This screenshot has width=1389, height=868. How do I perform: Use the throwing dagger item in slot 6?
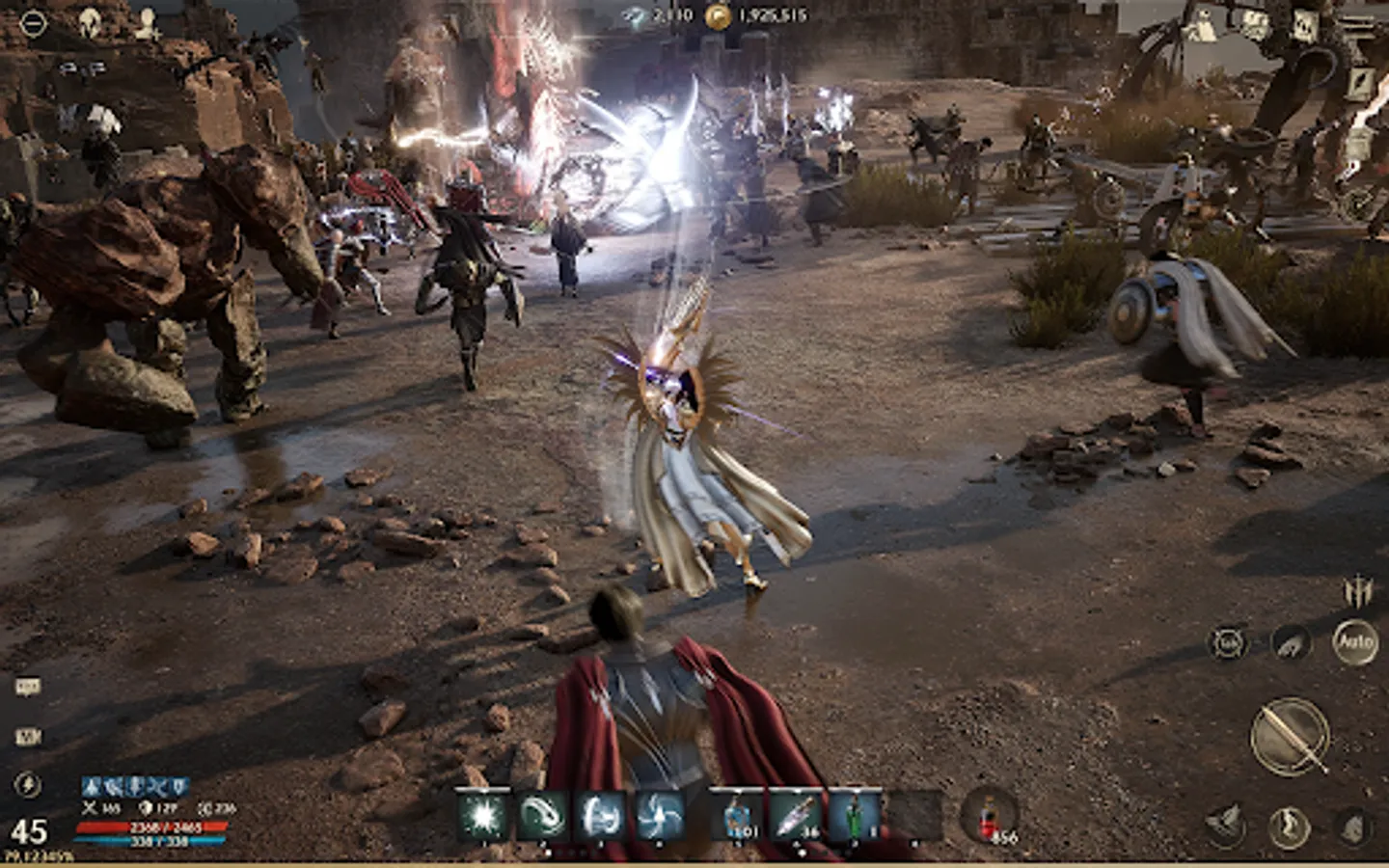pos(793,815)
